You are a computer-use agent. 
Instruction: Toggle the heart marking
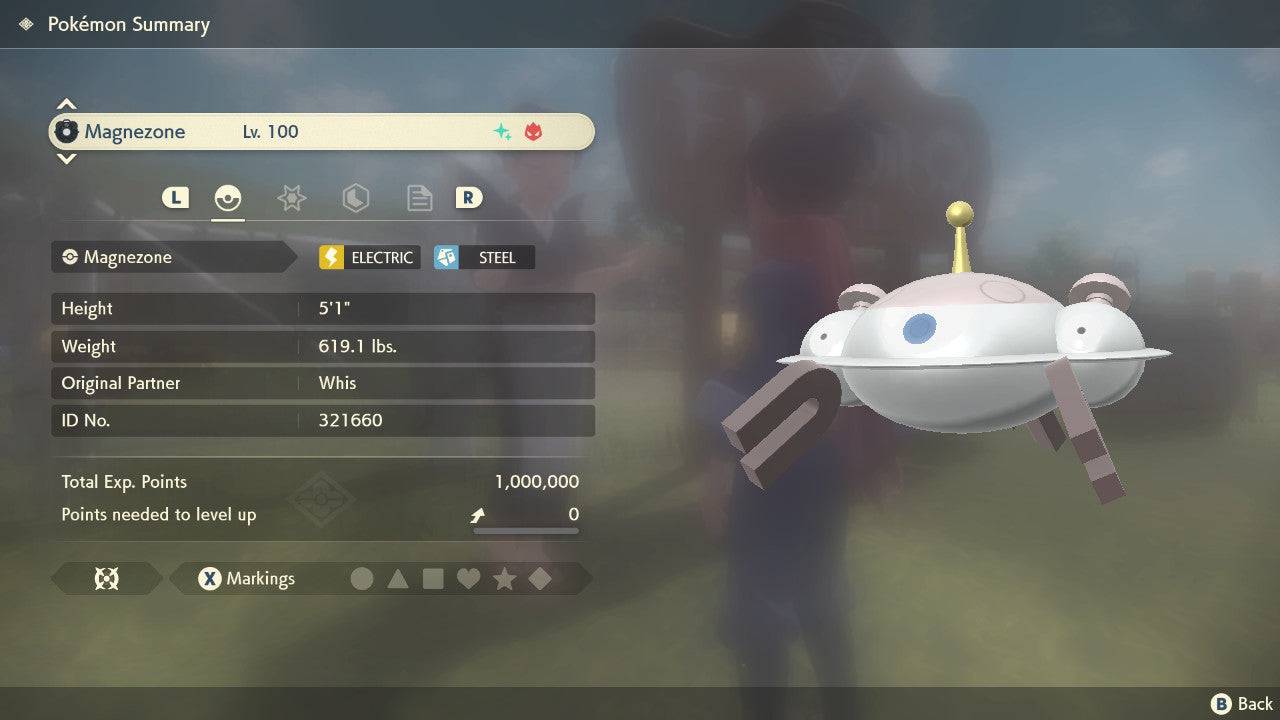[468, 578]
